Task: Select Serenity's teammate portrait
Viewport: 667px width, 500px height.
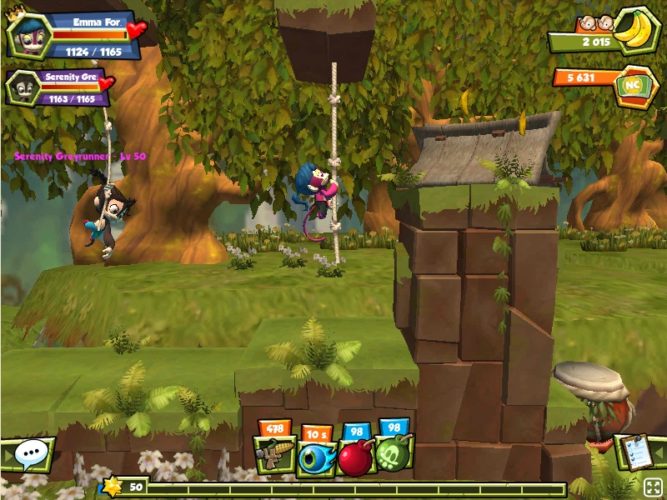Action: click(23, 88)
